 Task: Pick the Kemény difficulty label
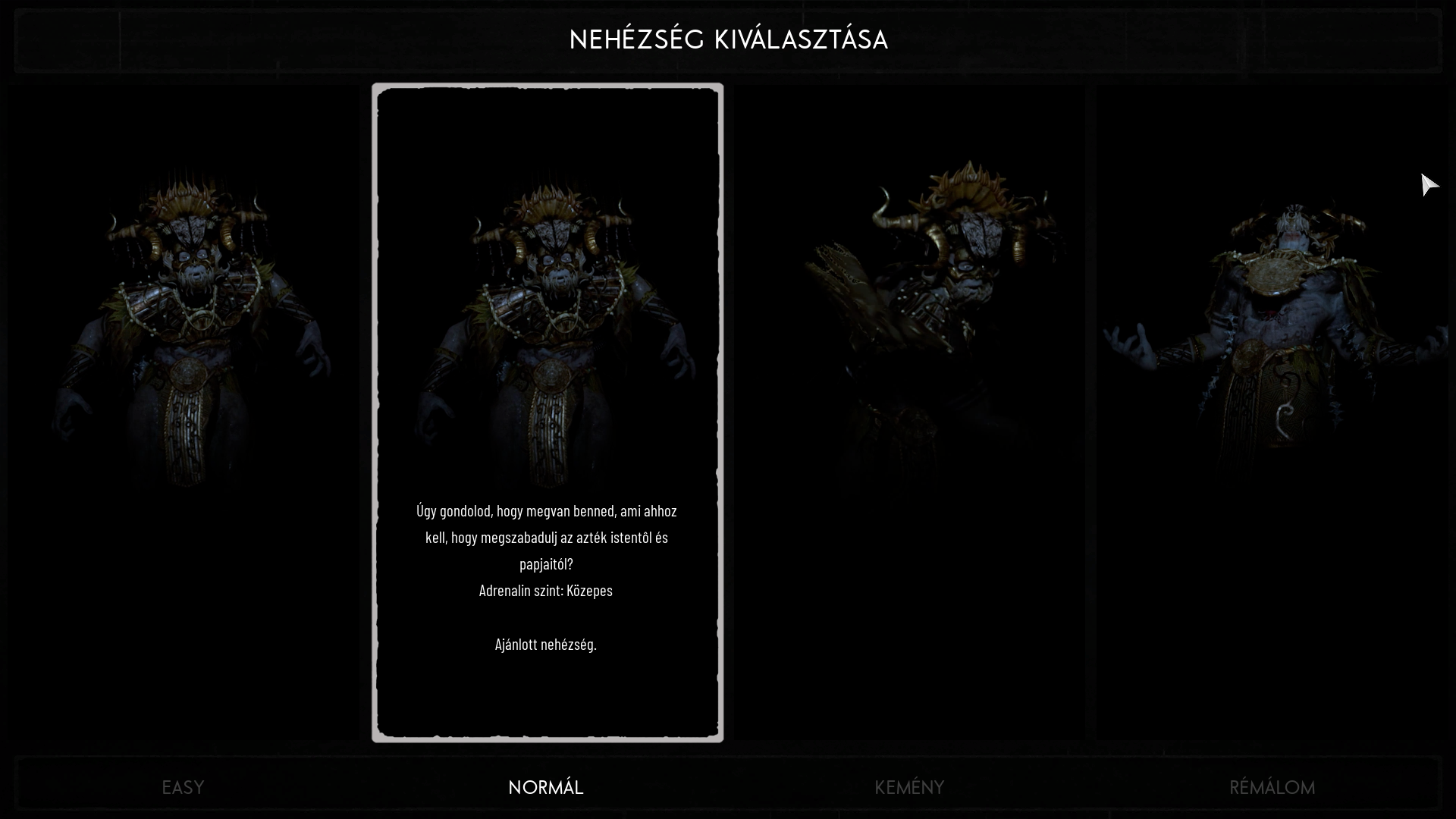pos(909,787)
